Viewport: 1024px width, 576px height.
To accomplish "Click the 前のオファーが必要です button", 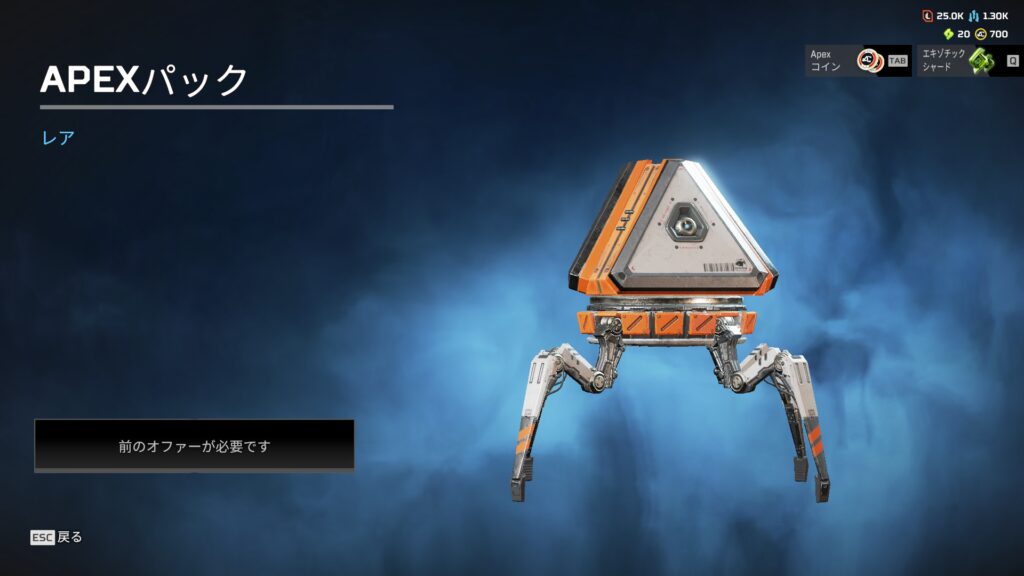I will (194, 446).
